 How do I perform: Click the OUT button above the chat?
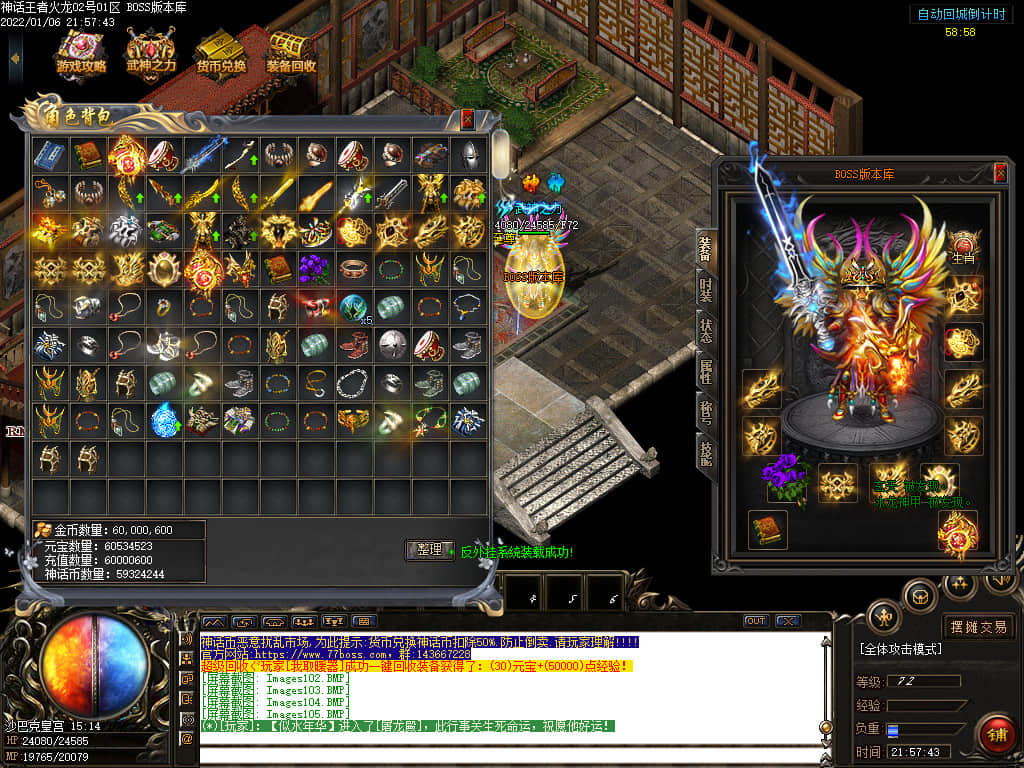coord(756,621)
